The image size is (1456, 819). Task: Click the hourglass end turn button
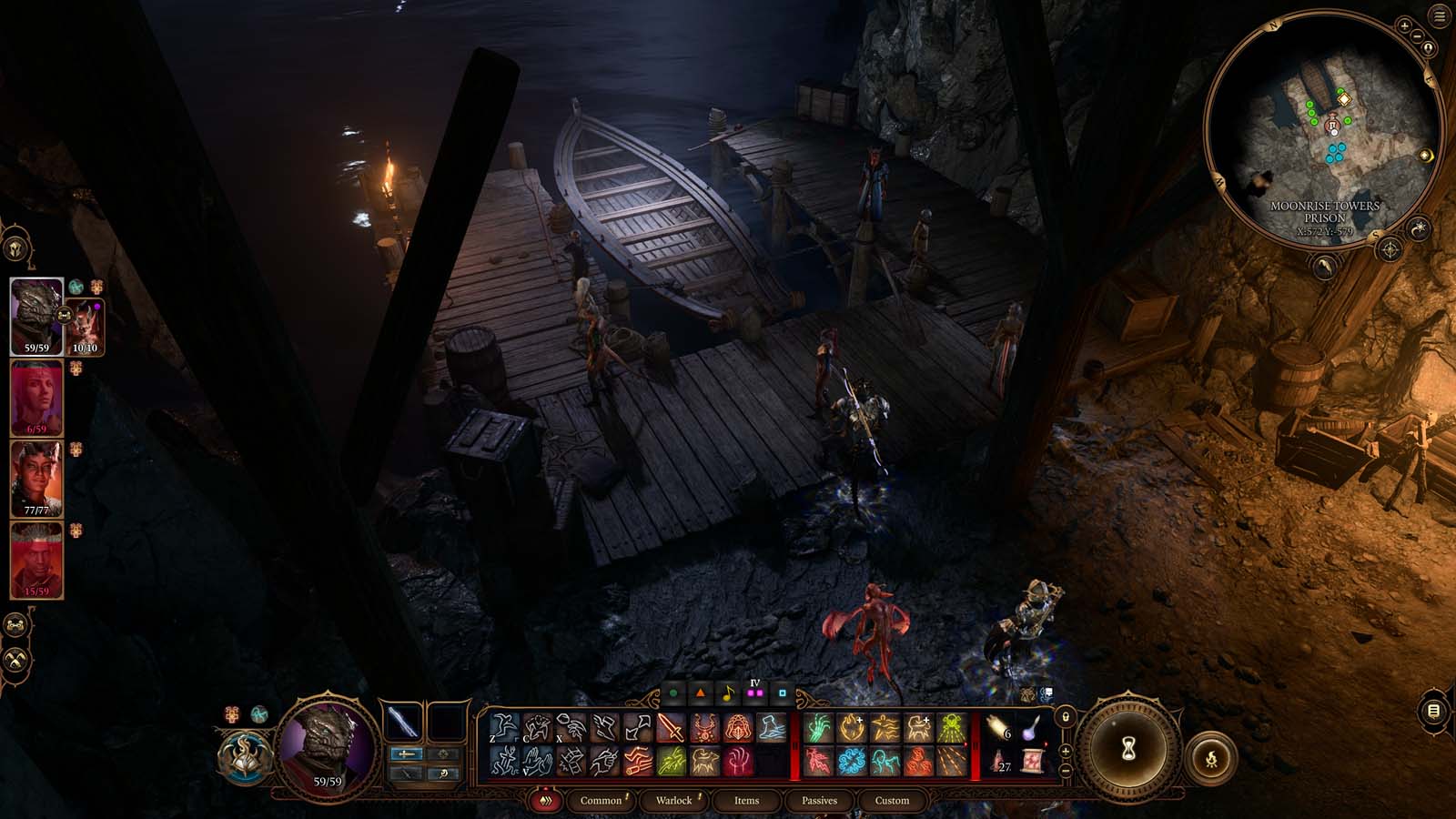pos(1128,748)
